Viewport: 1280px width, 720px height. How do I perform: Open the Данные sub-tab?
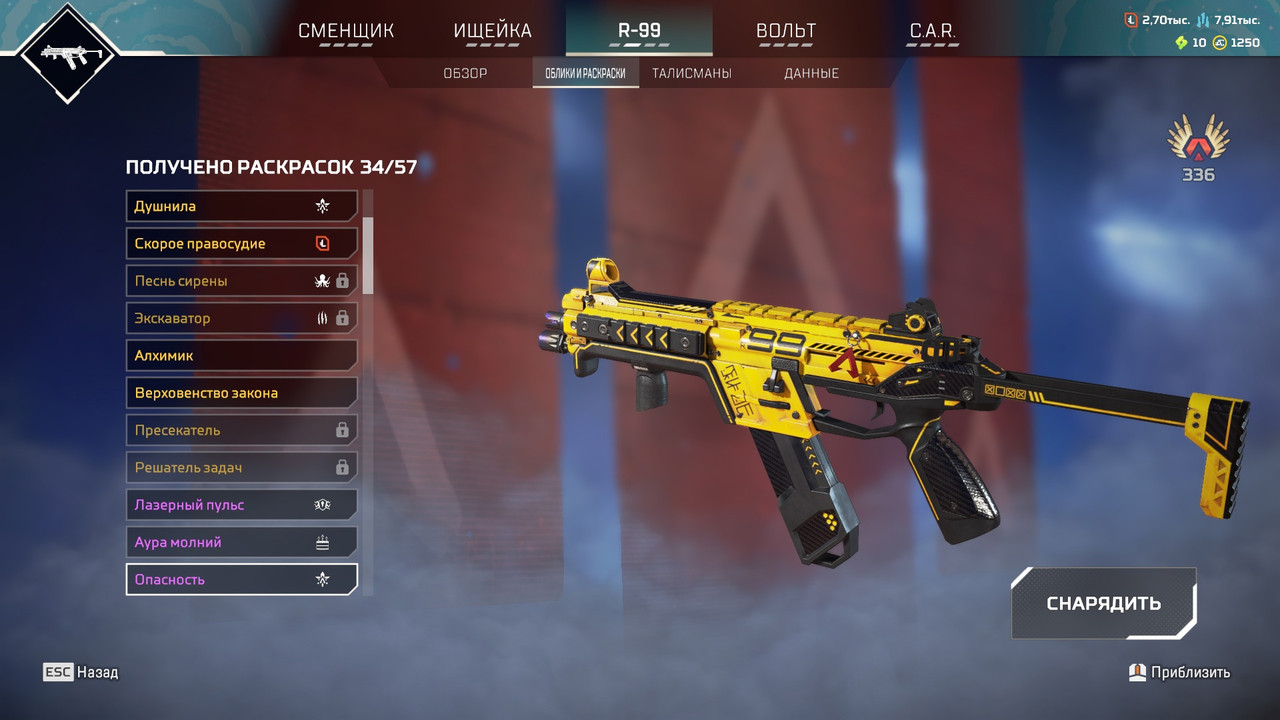811,73
